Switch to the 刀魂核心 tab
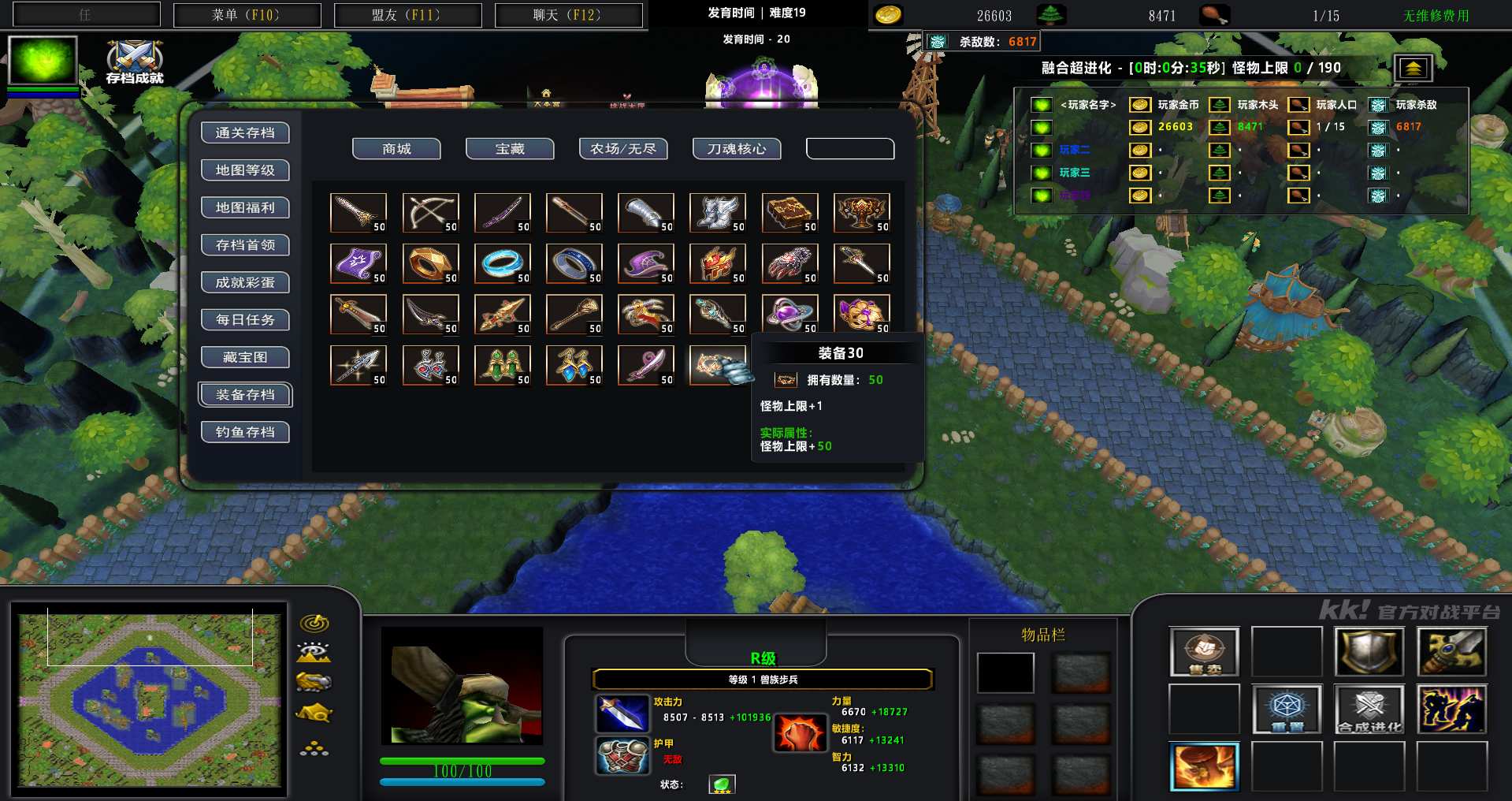The image size is (1512, 801). pyautogui.click(x=737, y=149)
